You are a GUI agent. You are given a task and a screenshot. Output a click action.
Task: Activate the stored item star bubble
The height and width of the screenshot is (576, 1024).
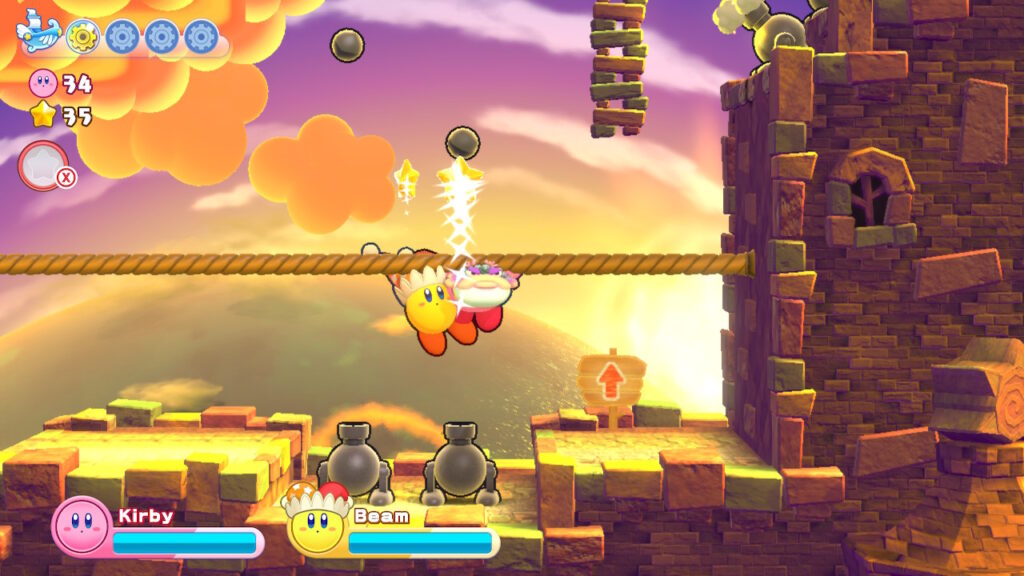[x=43, y=165]
